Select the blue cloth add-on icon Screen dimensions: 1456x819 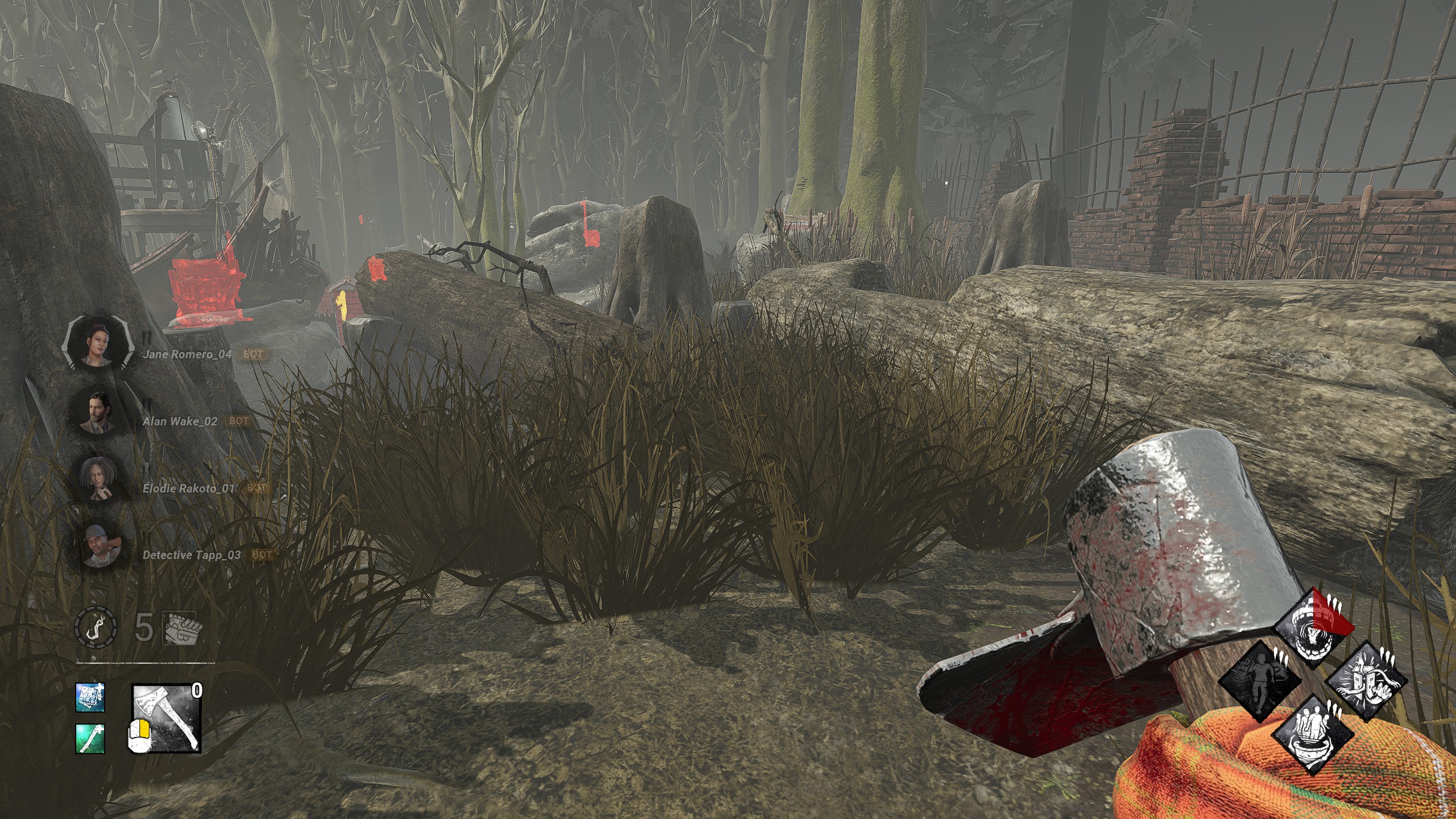[90, 697]
